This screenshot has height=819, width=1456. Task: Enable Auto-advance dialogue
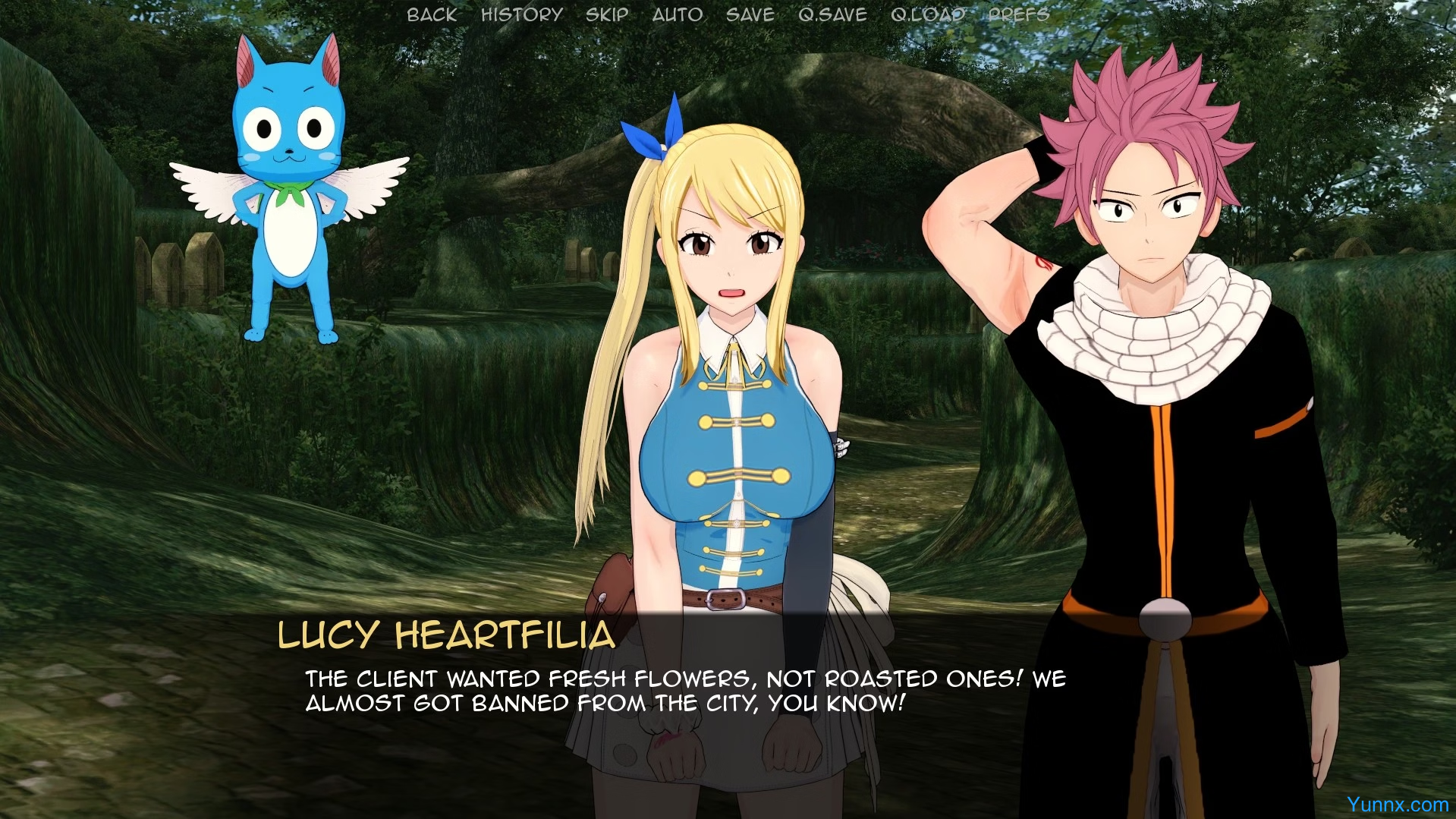click(x=678, y=14)
